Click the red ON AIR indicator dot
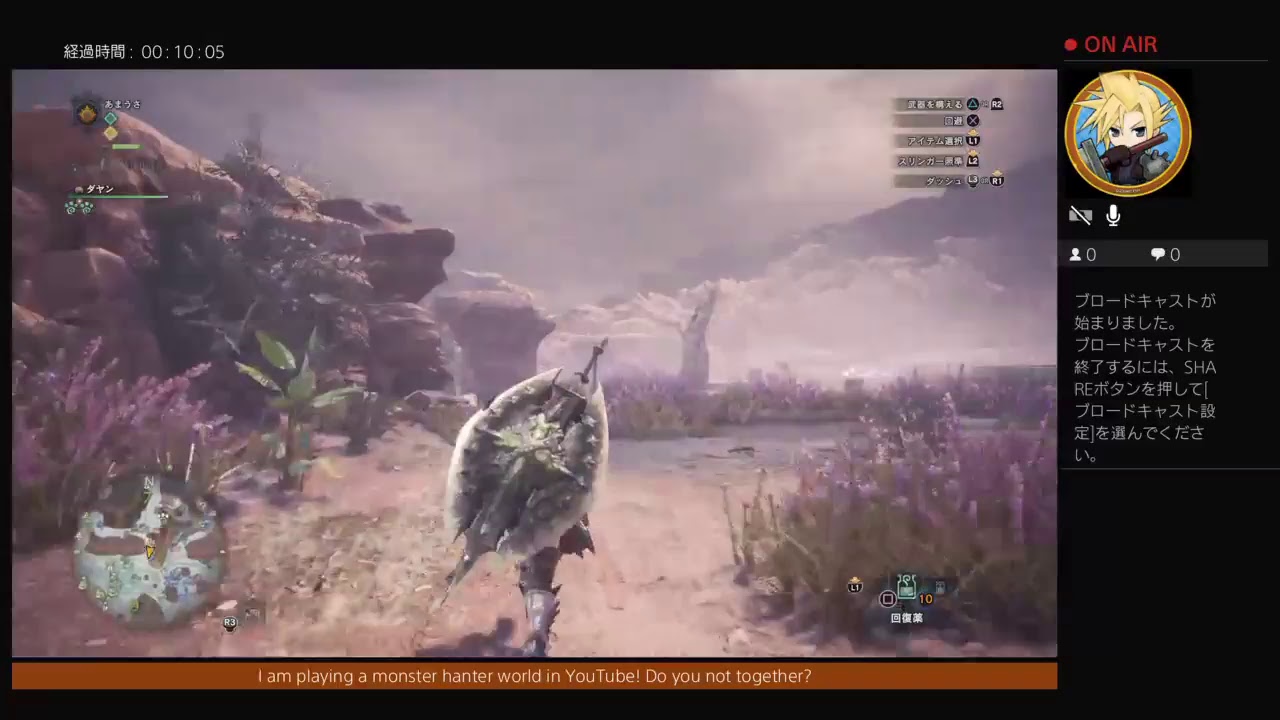The image size is (1280, 720). click(1070, 44)
